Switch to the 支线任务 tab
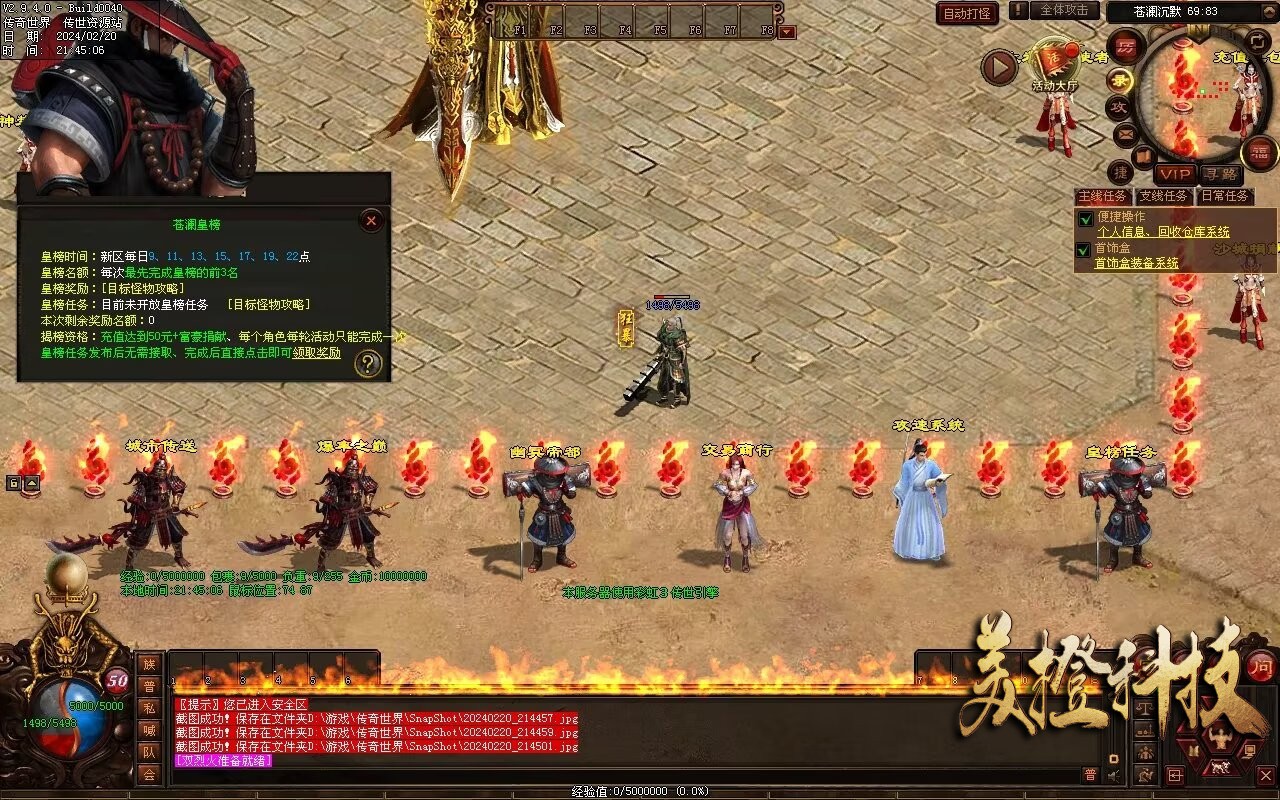 (x=1163, y=196)
